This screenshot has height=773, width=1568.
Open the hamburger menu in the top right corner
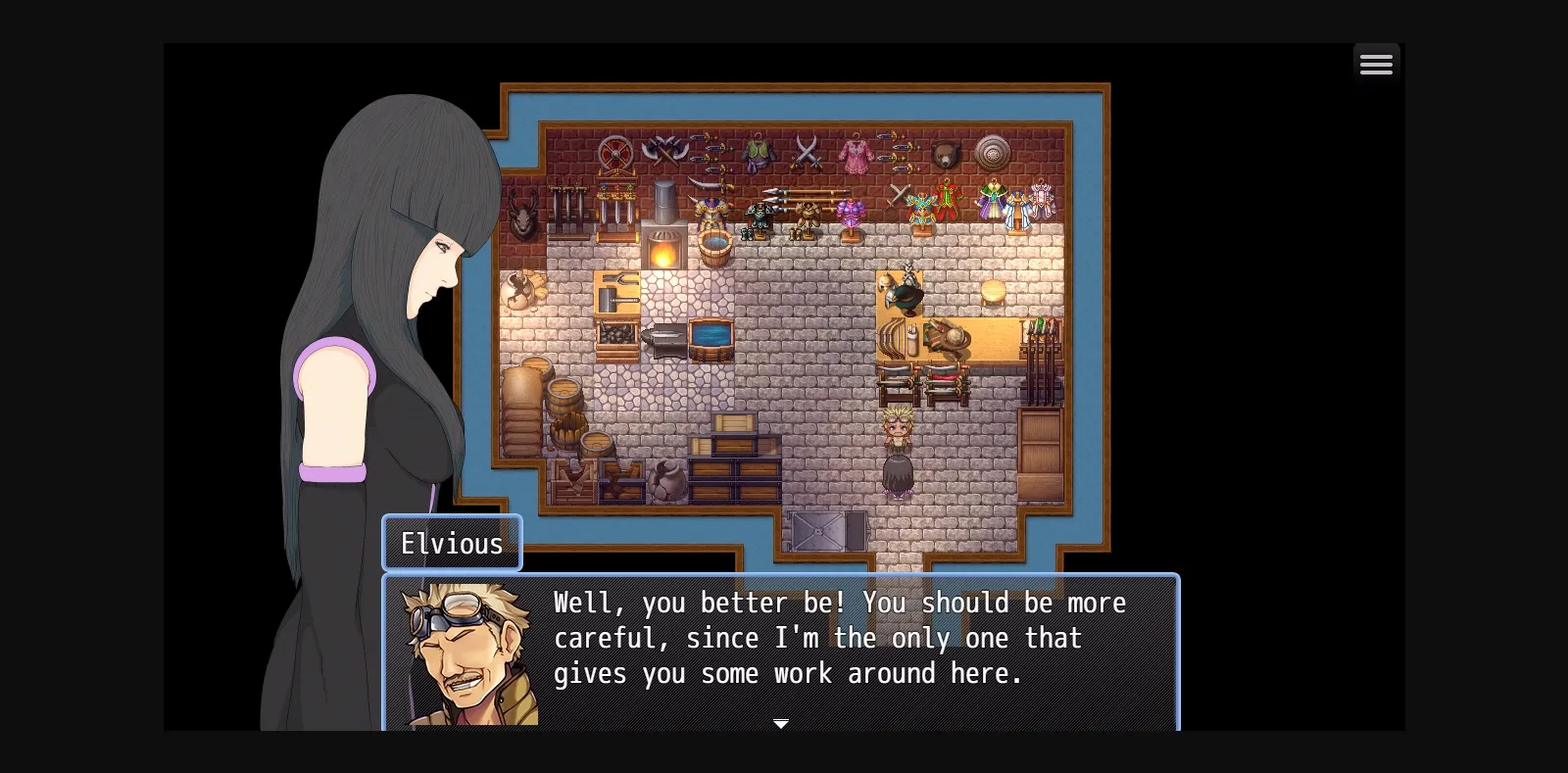[x=1376, y=63]
